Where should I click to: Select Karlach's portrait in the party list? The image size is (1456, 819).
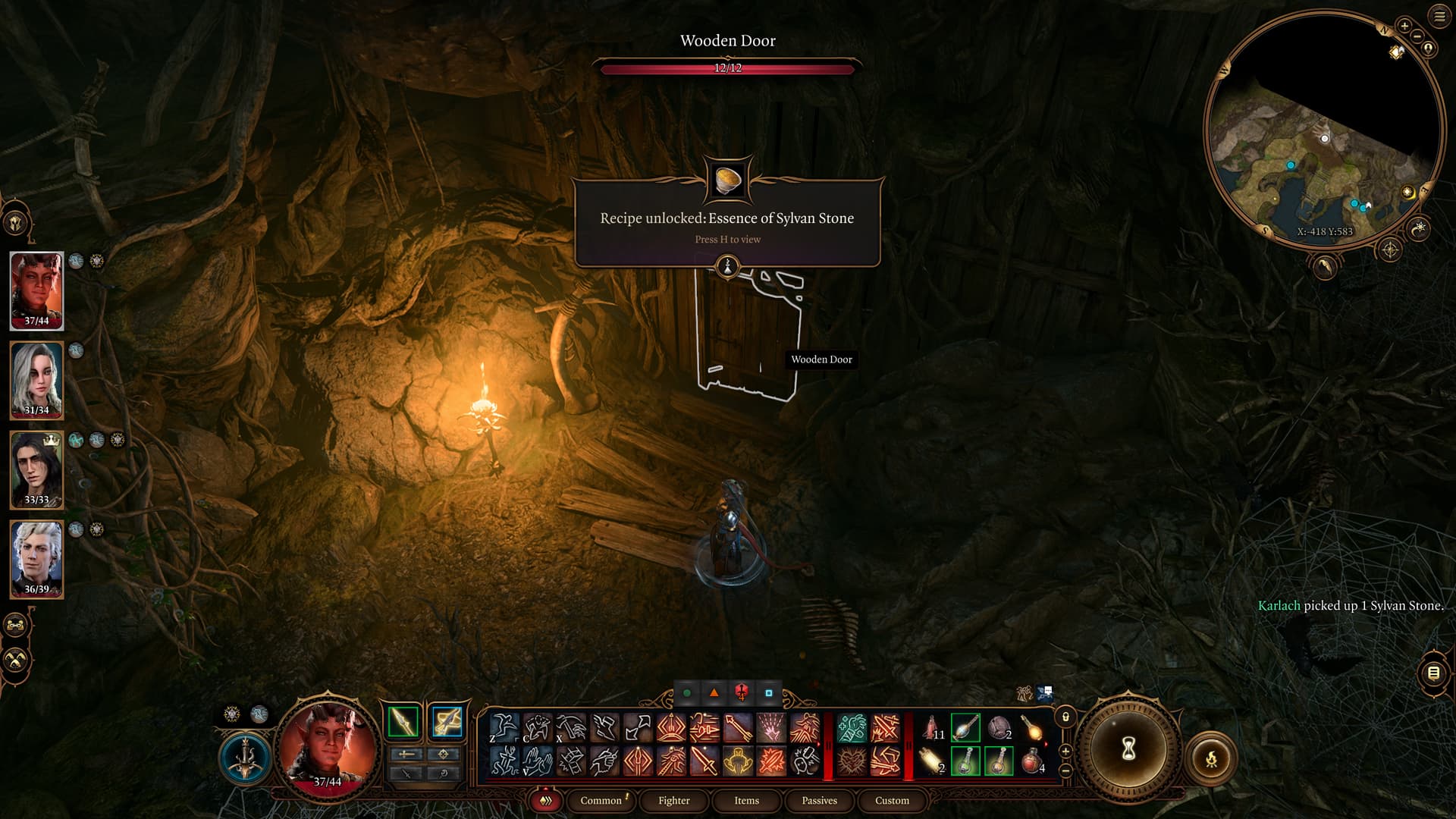pos(36,290)
